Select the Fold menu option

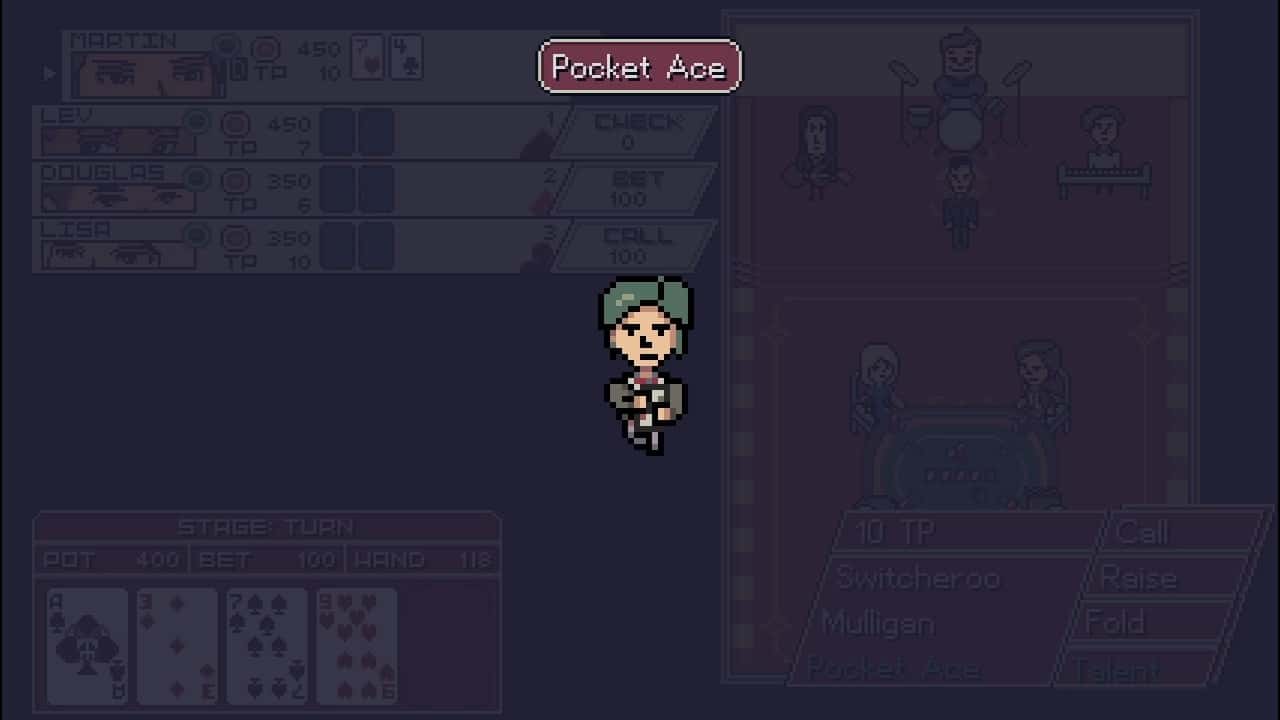coord(1115,622)
